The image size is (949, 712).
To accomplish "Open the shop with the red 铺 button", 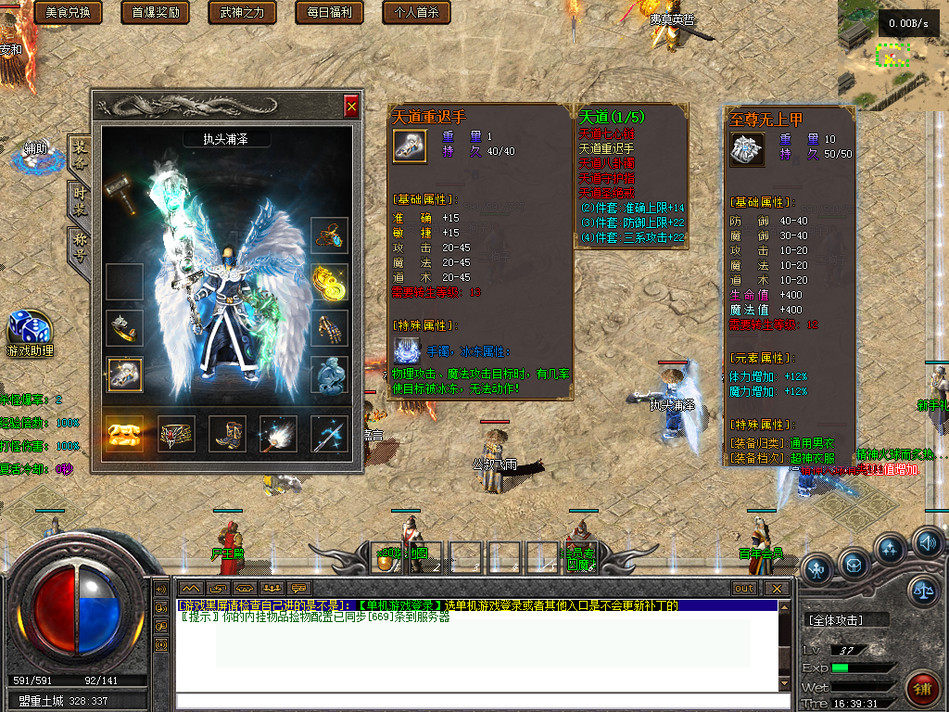I will [923, 689].
